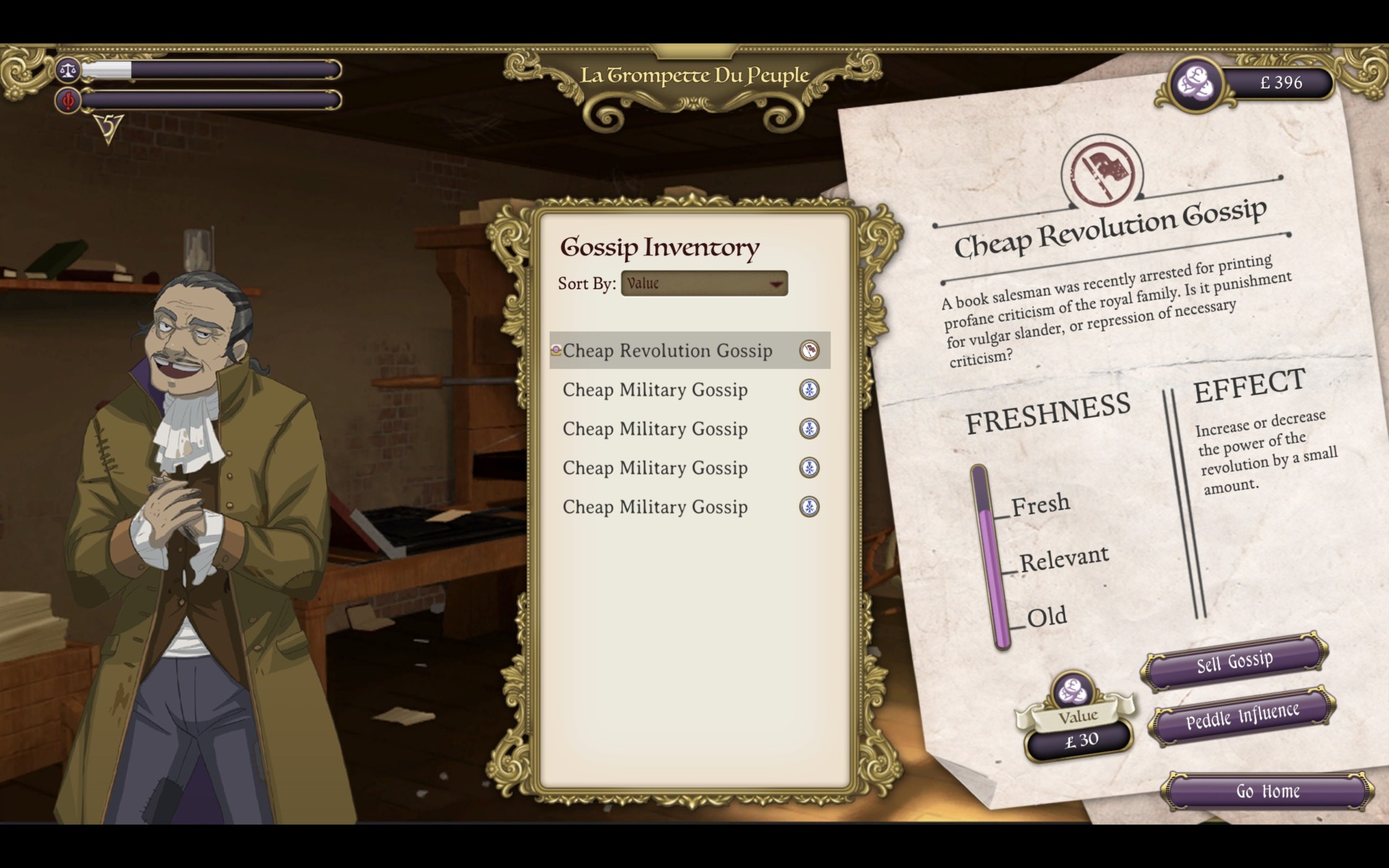The image size is (1389, 868).
Task: Choose the Peddle Influence button
Action: click(1242, 715)
